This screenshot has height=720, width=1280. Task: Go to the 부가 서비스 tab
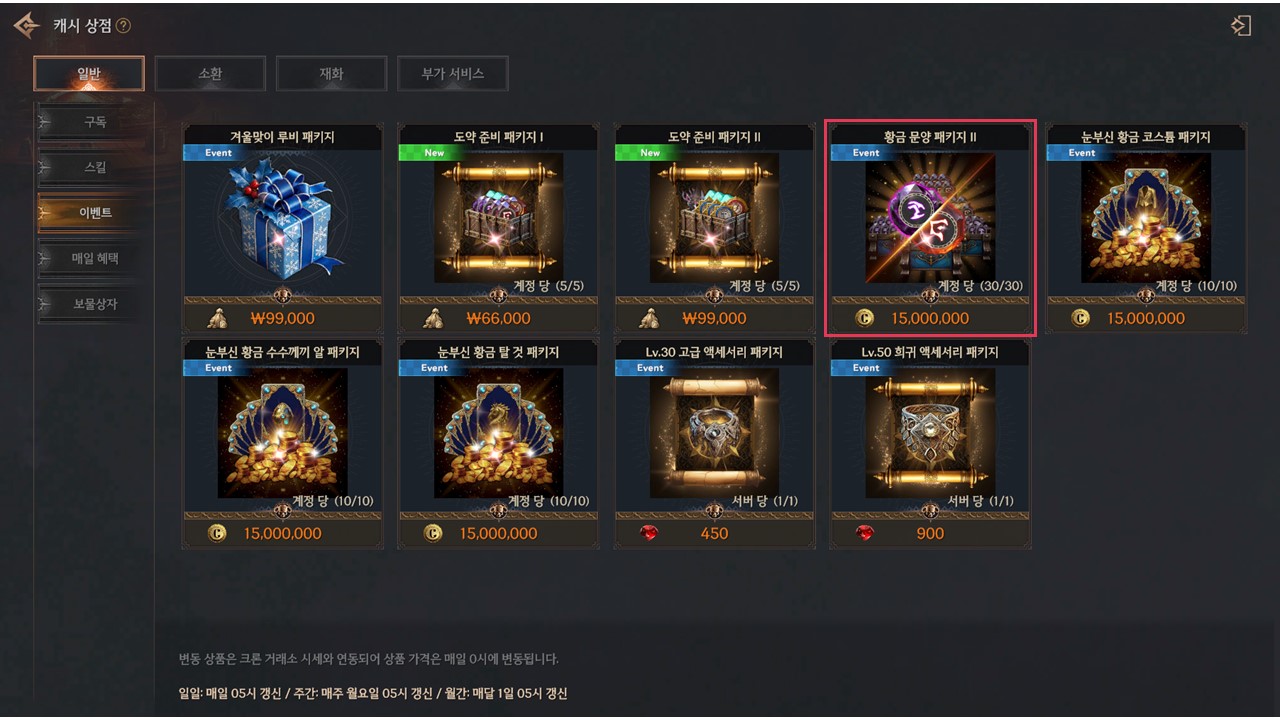pyautogui.click(x=452, y=74)
